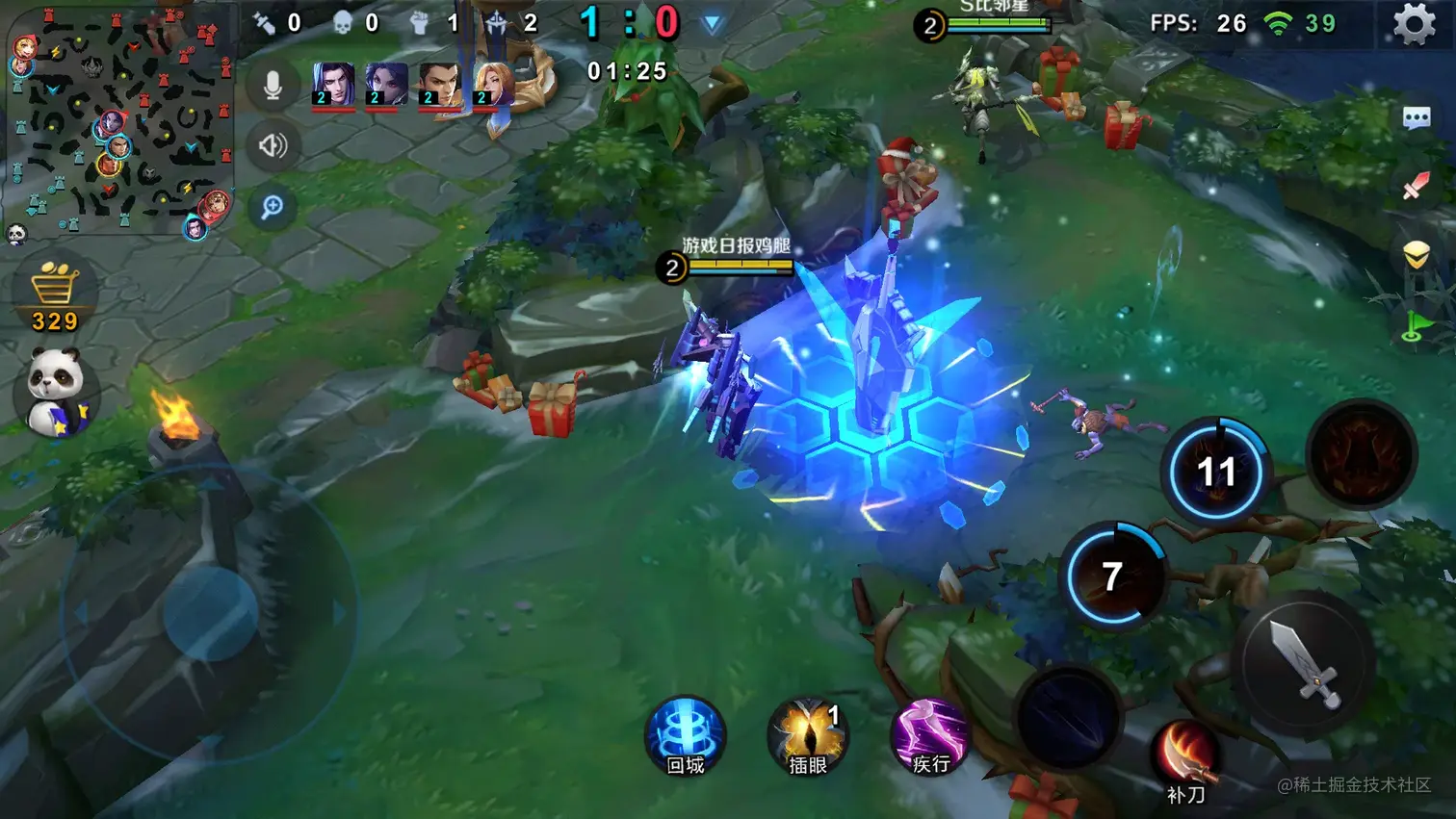Activate the red ultimate skill icon
The width and height of the screenshot is (1456, 819).
click(1361, 453)
